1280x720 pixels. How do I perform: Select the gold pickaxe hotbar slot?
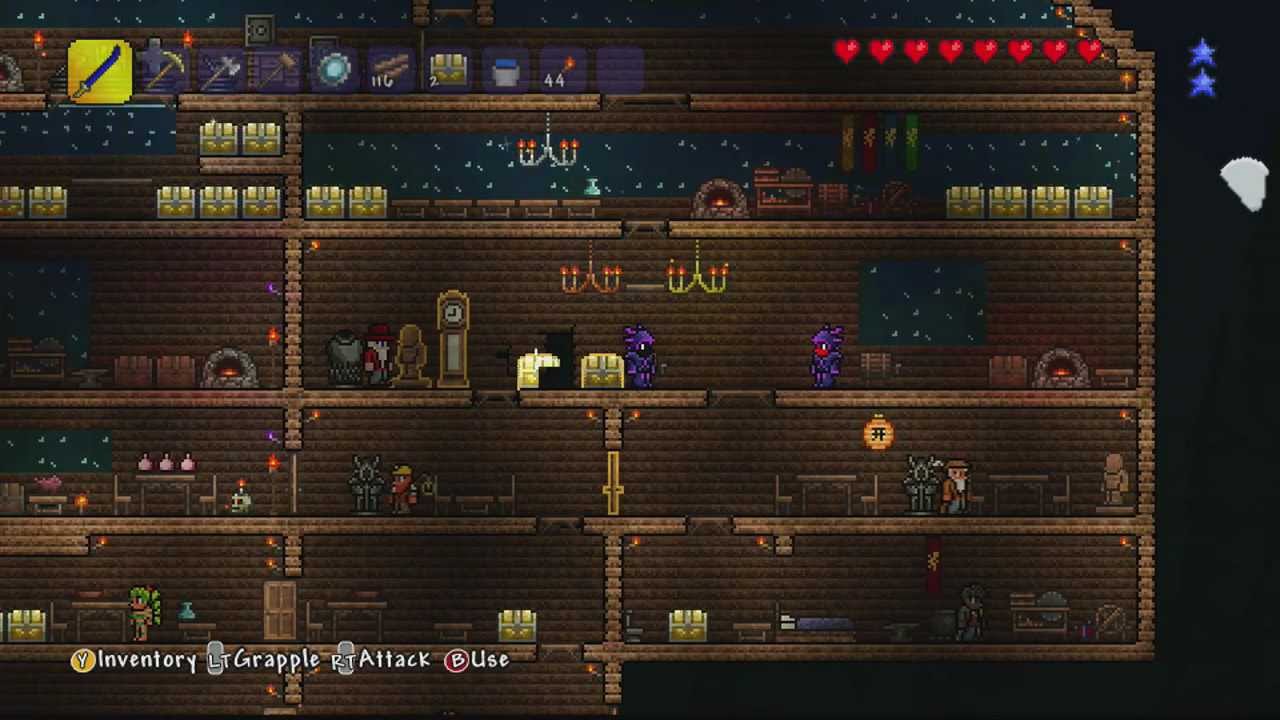point(163,70)
